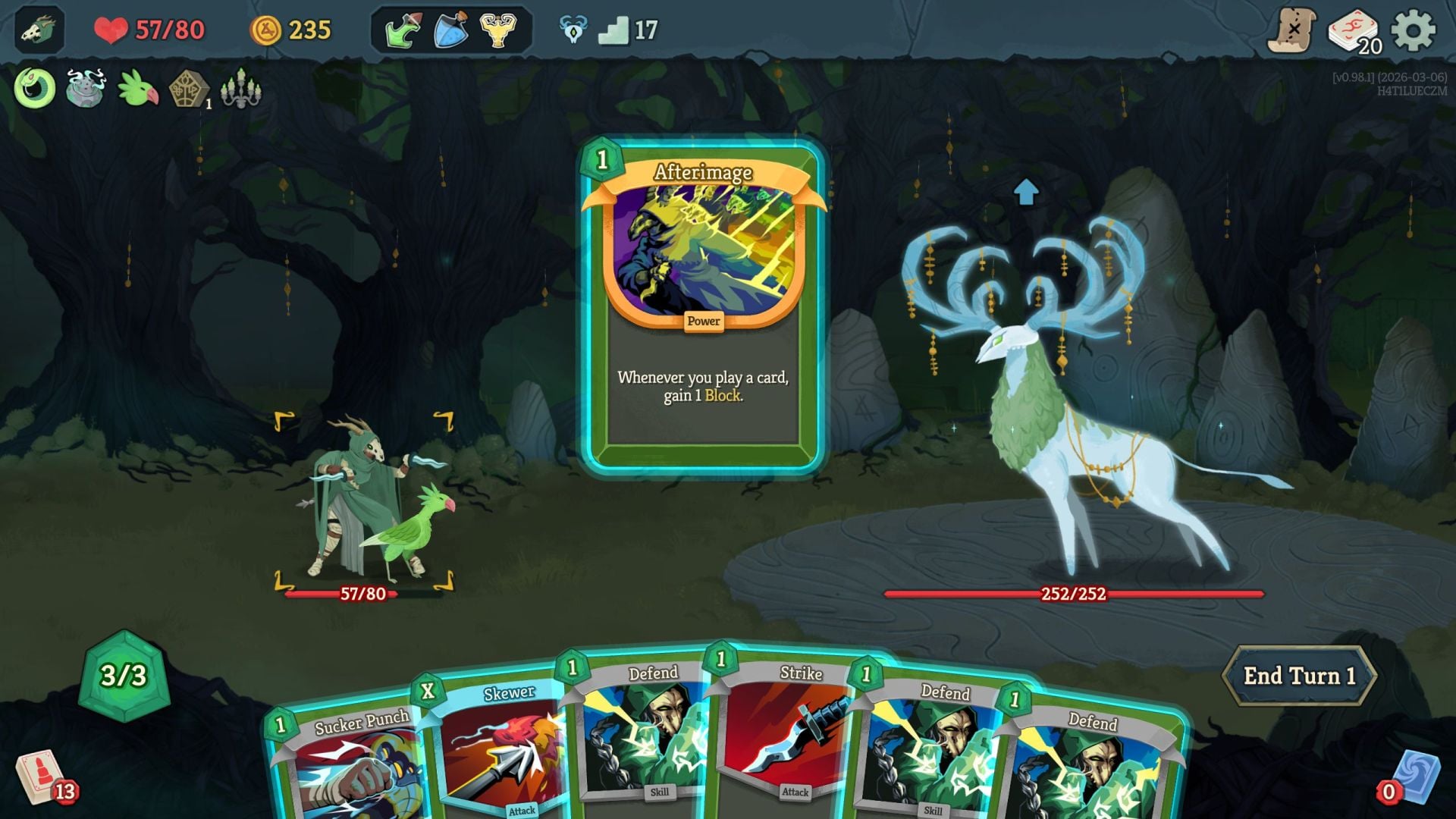Inspect the misty stone relic

click(85, 91)
